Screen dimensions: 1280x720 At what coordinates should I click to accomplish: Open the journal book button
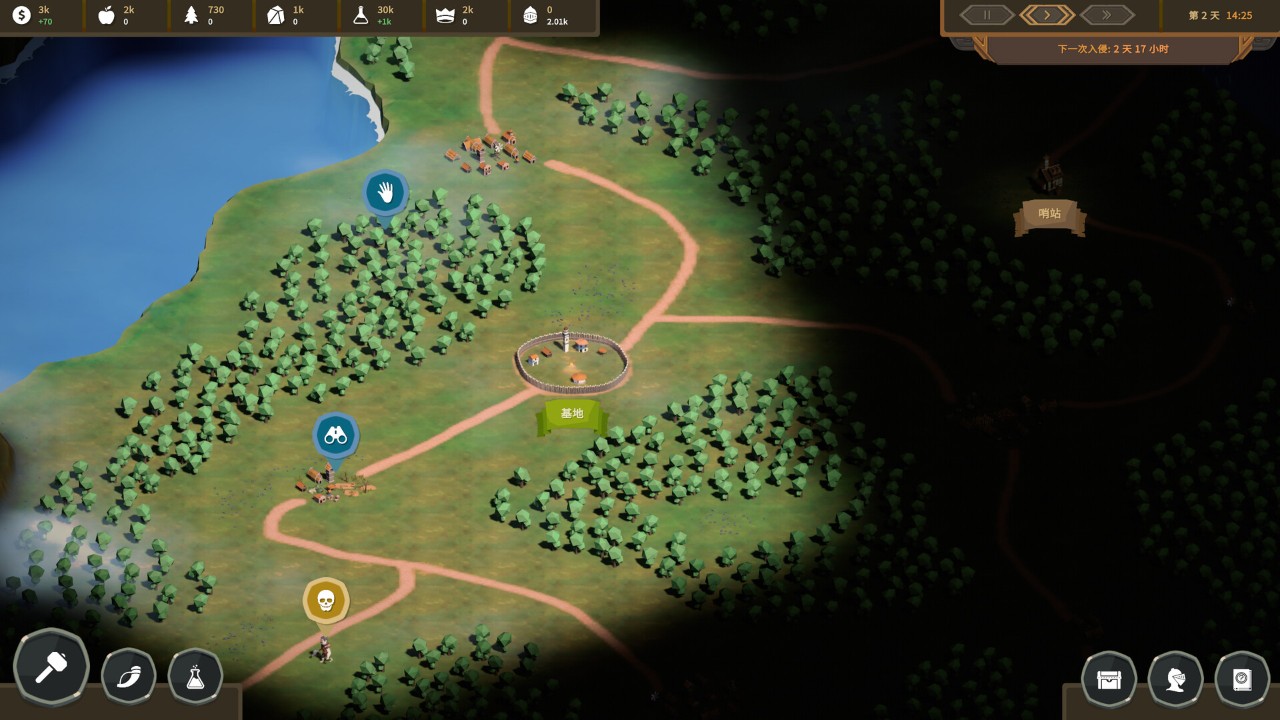pyautogui.click(x=1242, y=679)
